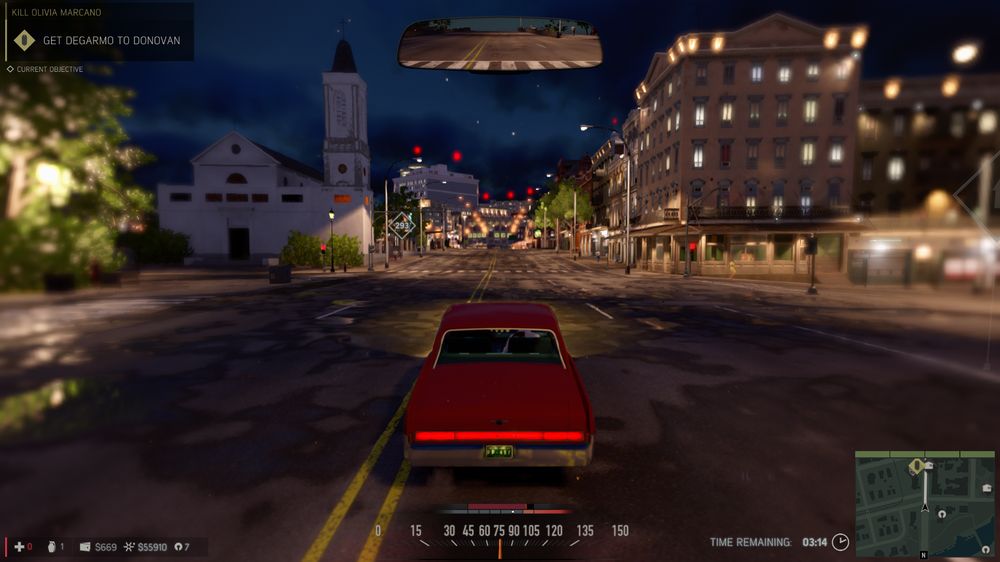Select the Get Degarmo to Donovan objective

[110, 41]
